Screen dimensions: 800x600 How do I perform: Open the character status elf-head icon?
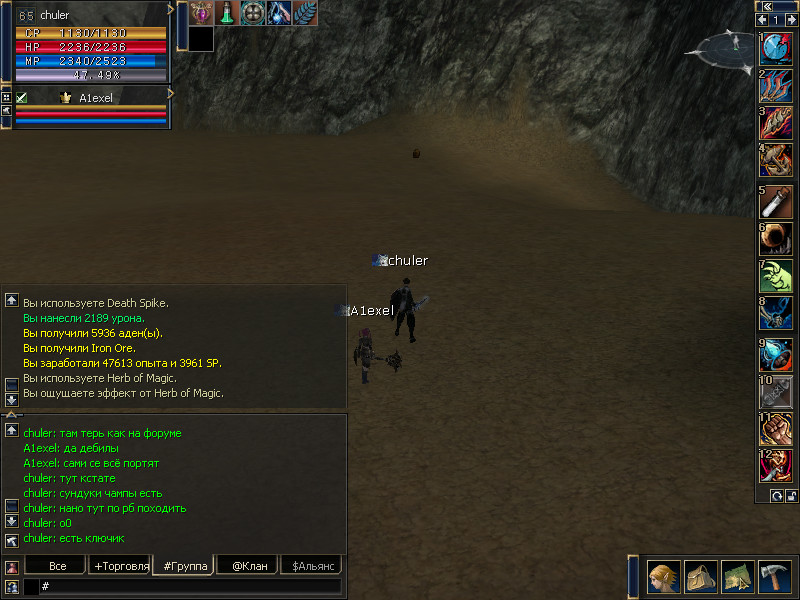pos(664,577)
